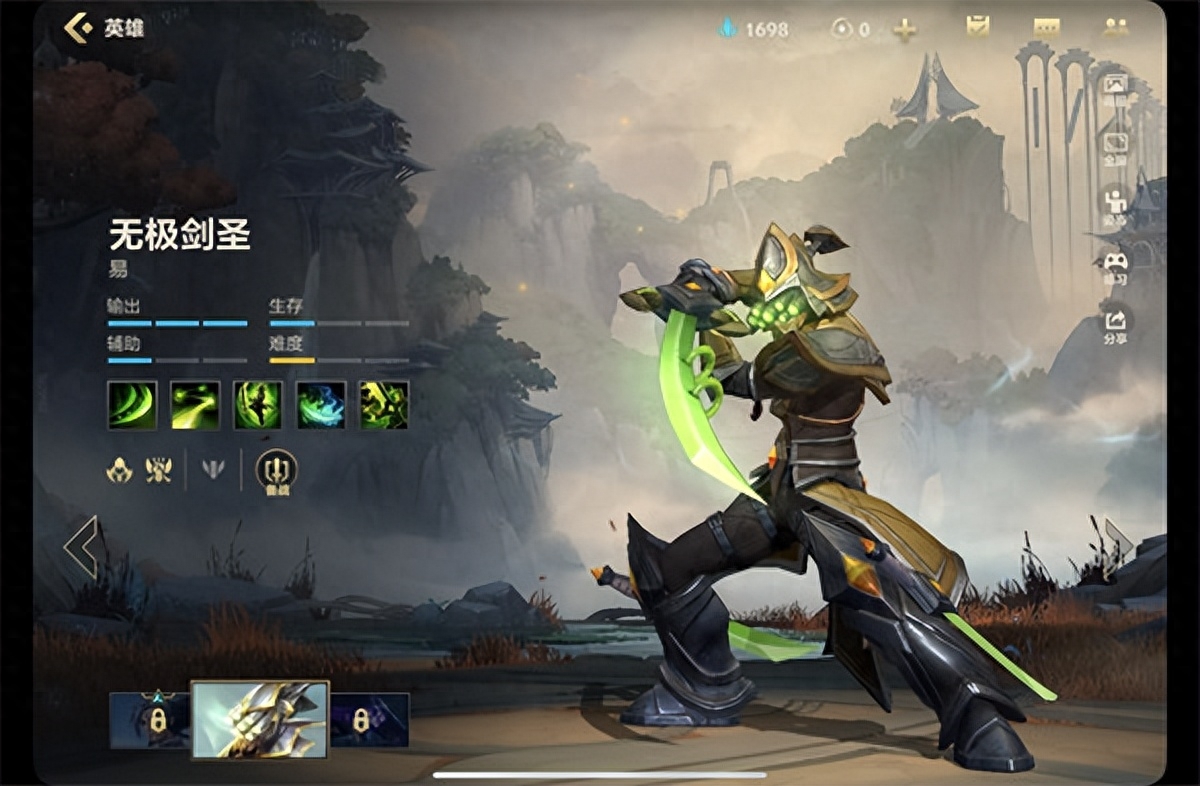Show the next hero with right arrow
Image resolution: width=1200 pixels, height=786 pixels.
[1118, 545]
